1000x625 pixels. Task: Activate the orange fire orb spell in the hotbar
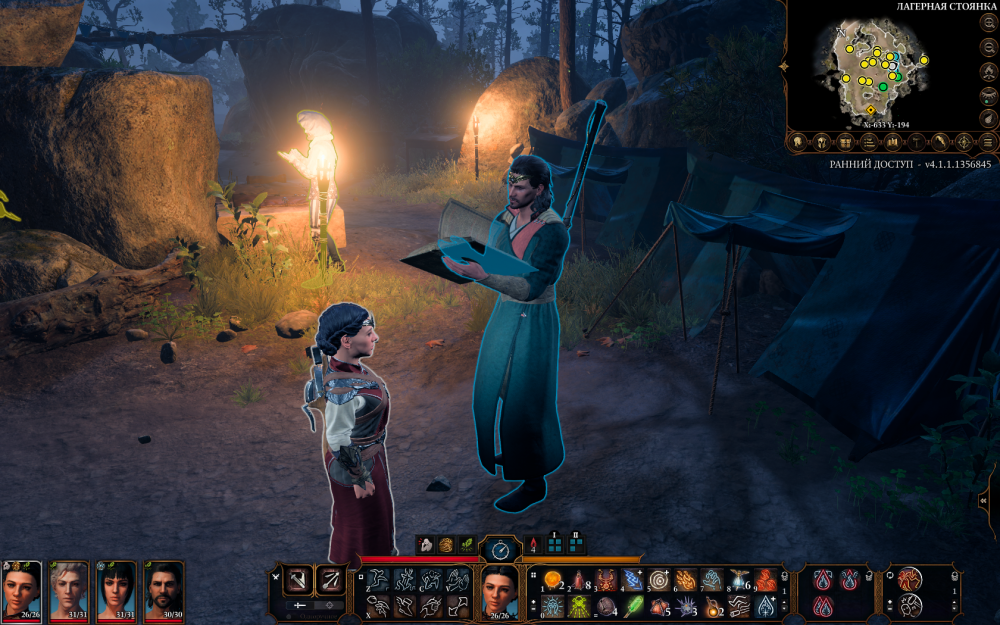[552, 580]
